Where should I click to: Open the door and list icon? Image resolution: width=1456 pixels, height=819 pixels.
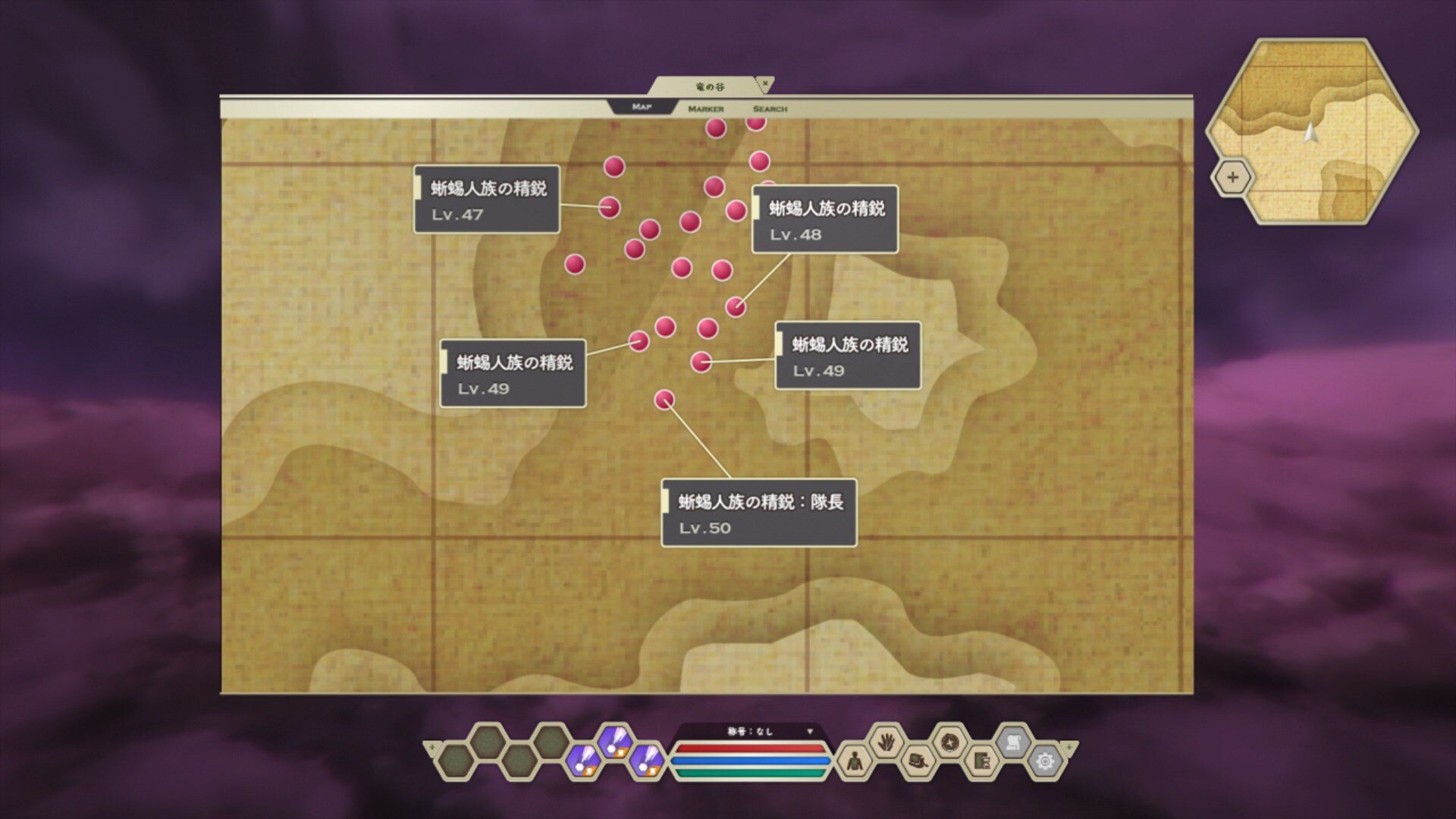pos(981,761)
